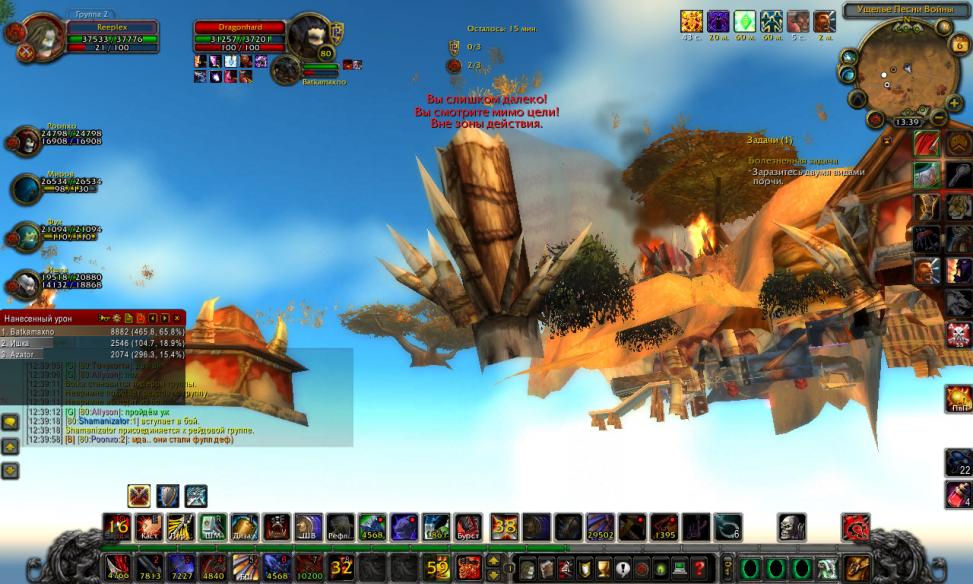Open the damage meter settings gear
Screen dimensions: 973x584
tap(116, 318)
